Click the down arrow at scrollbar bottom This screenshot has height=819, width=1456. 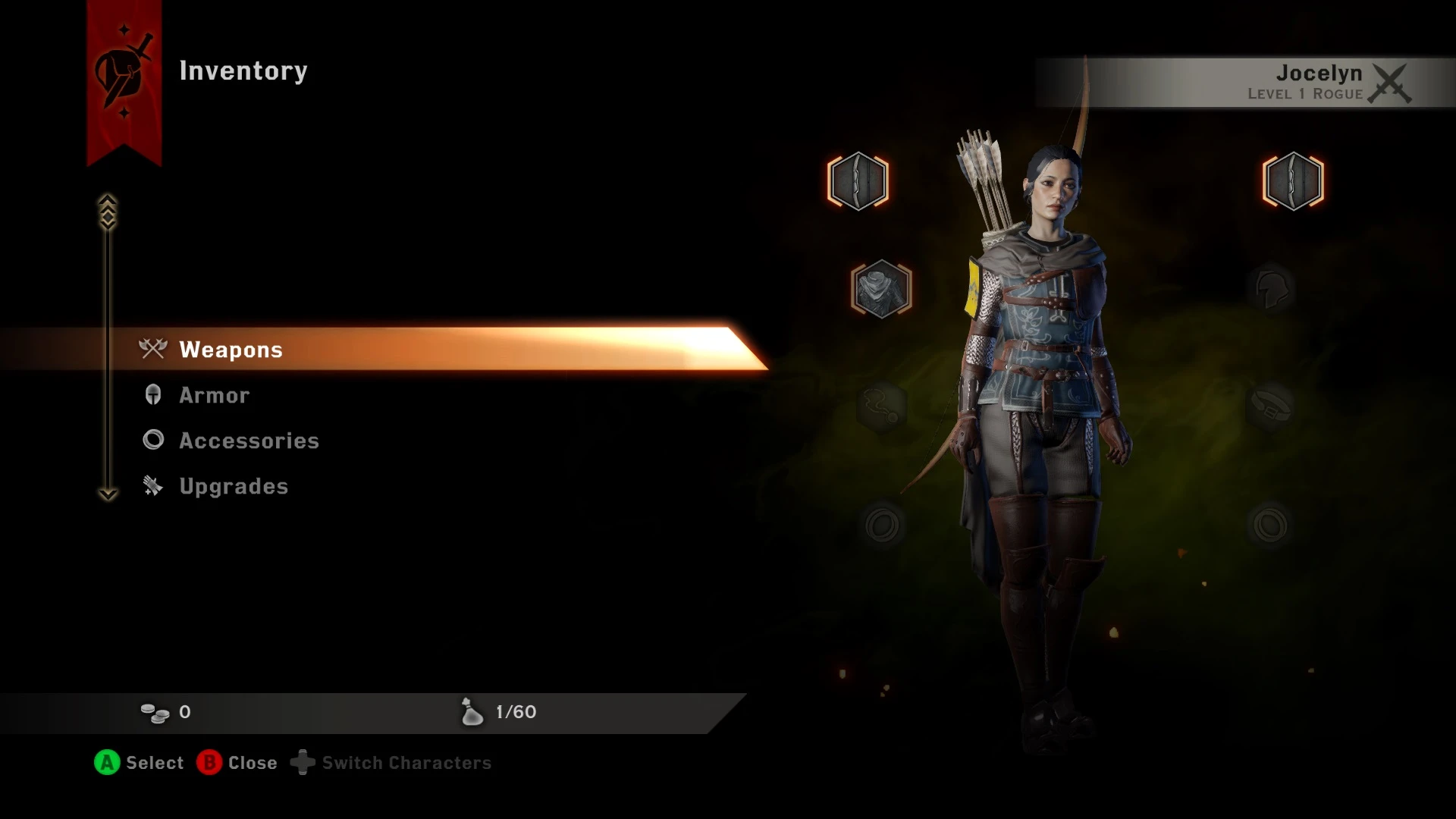coord(107,494)
